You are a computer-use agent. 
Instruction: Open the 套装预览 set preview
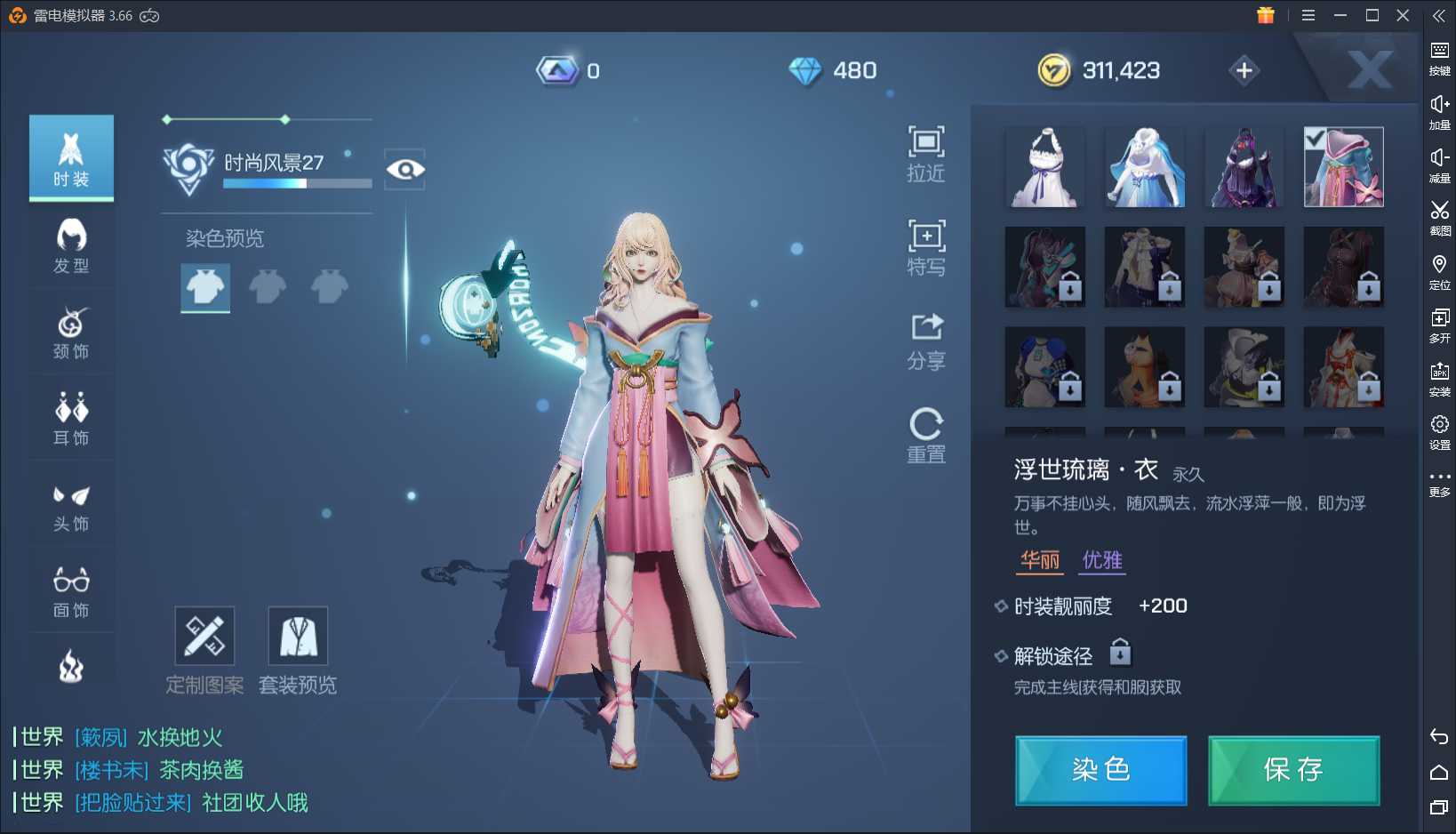tap(298, 650)
